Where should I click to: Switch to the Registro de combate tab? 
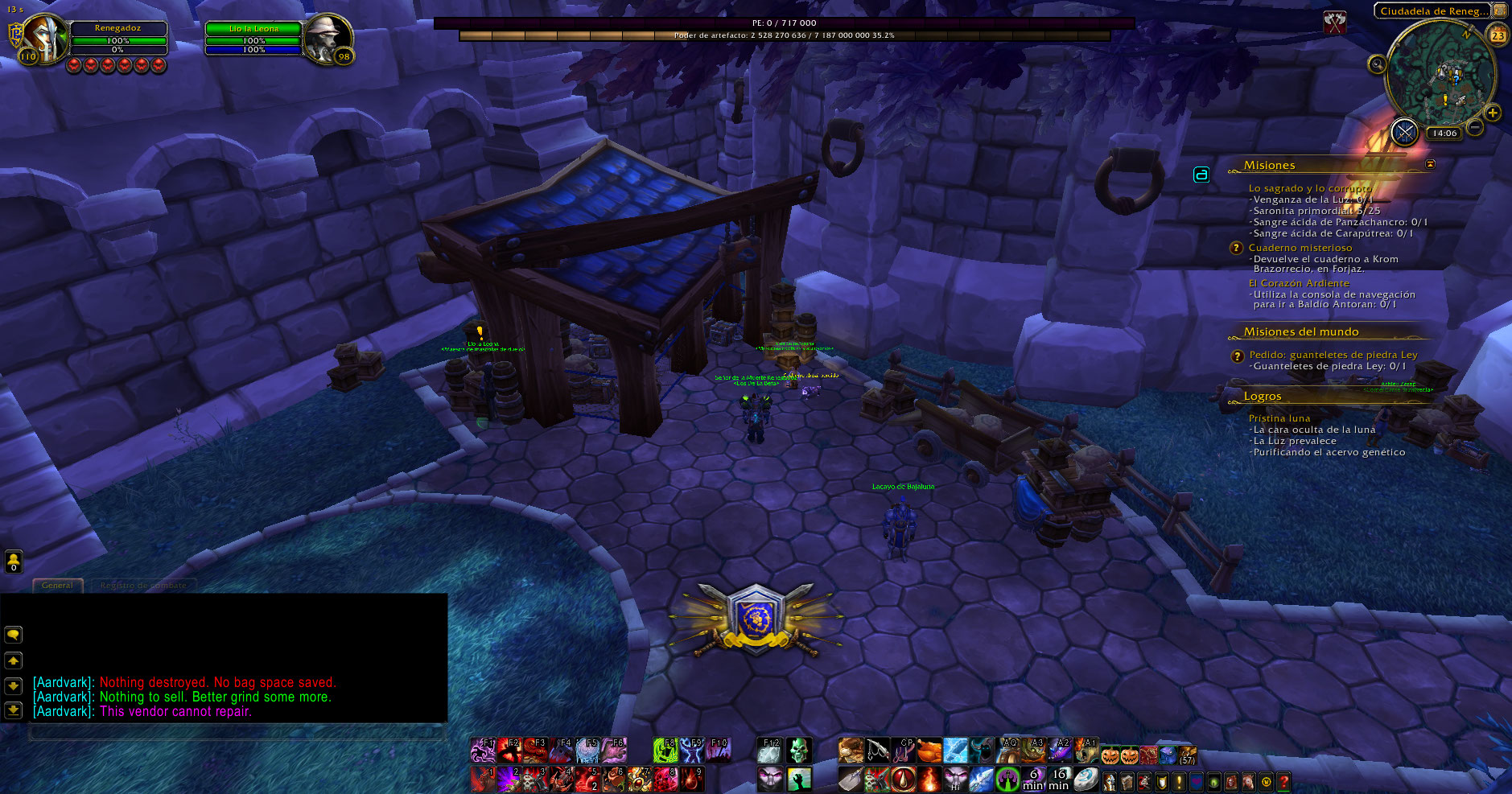[143, 586]
